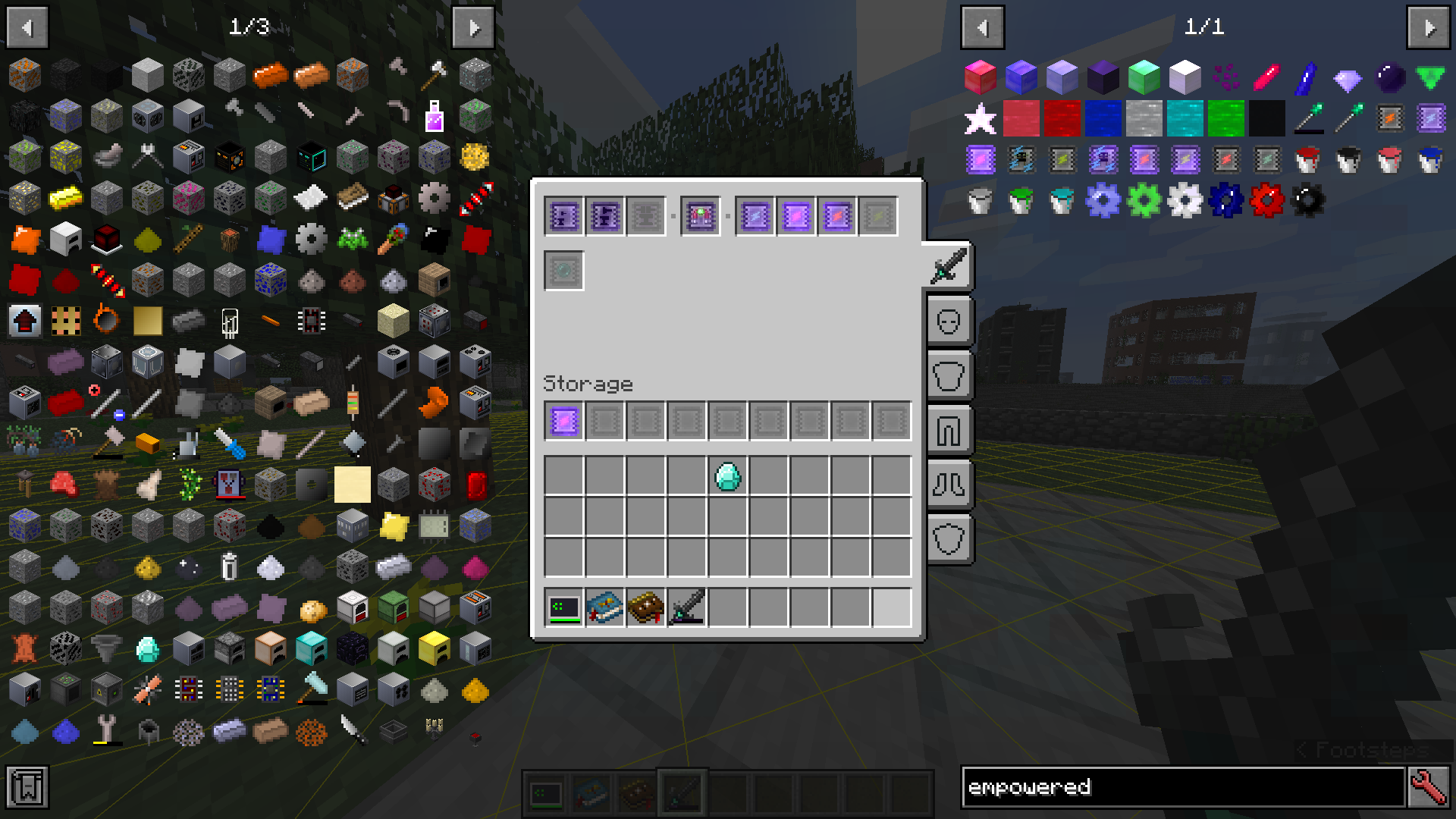The height and width of the screenshot is (819, 1456).
Task: Select the leggings slot icon
Action: click(x=949, y=430)
